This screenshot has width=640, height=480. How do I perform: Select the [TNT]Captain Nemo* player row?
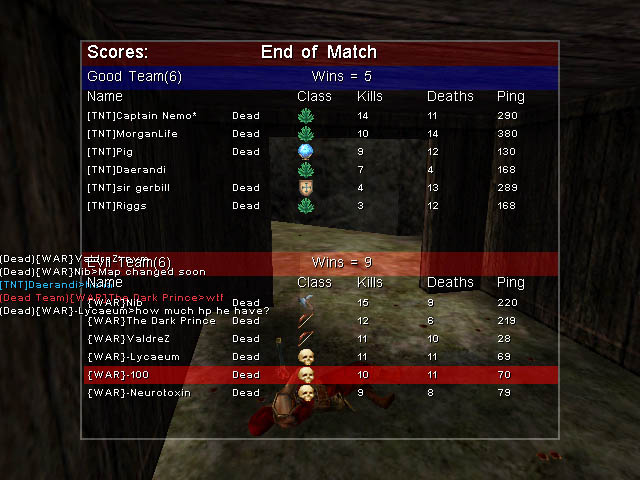142,116
